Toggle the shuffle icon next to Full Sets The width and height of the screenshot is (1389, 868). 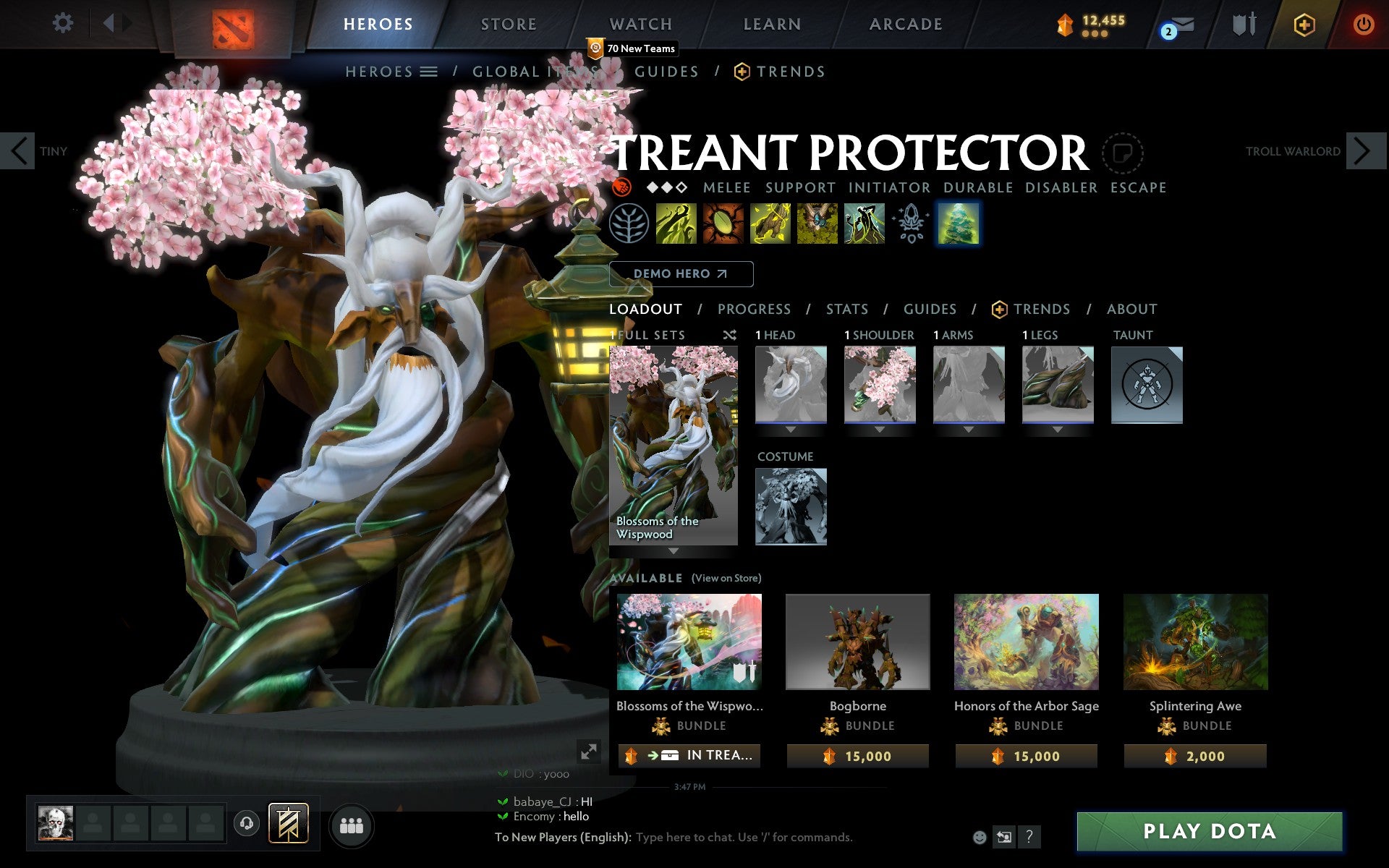click(731, 335)
